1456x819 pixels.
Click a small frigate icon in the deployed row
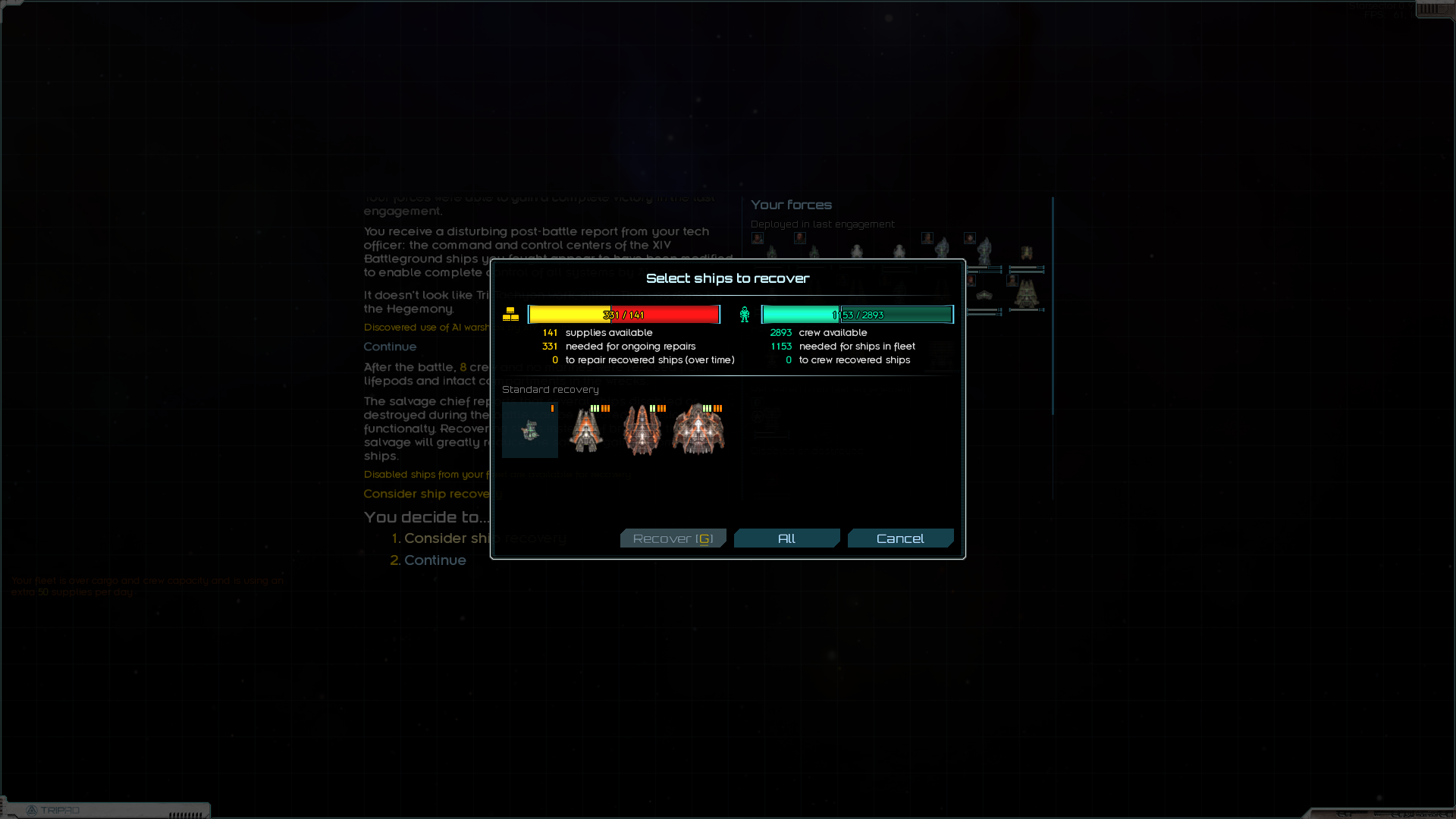tap(771, 253)
